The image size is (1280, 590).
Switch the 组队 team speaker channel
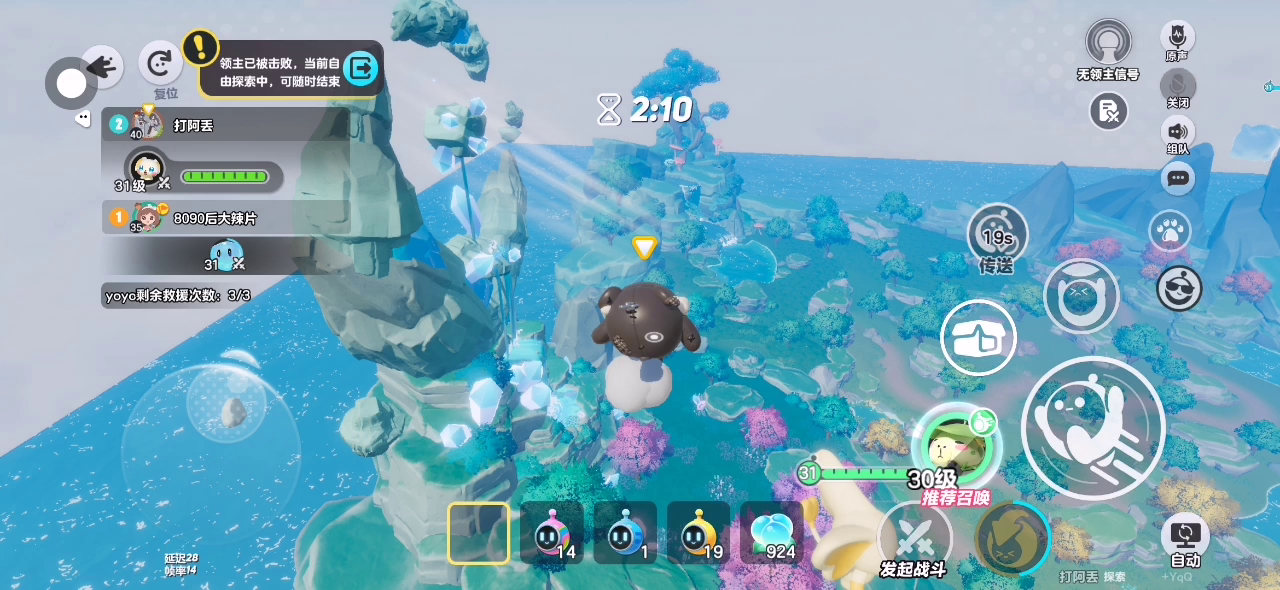pyautogui.click(x=1177, y=132)
